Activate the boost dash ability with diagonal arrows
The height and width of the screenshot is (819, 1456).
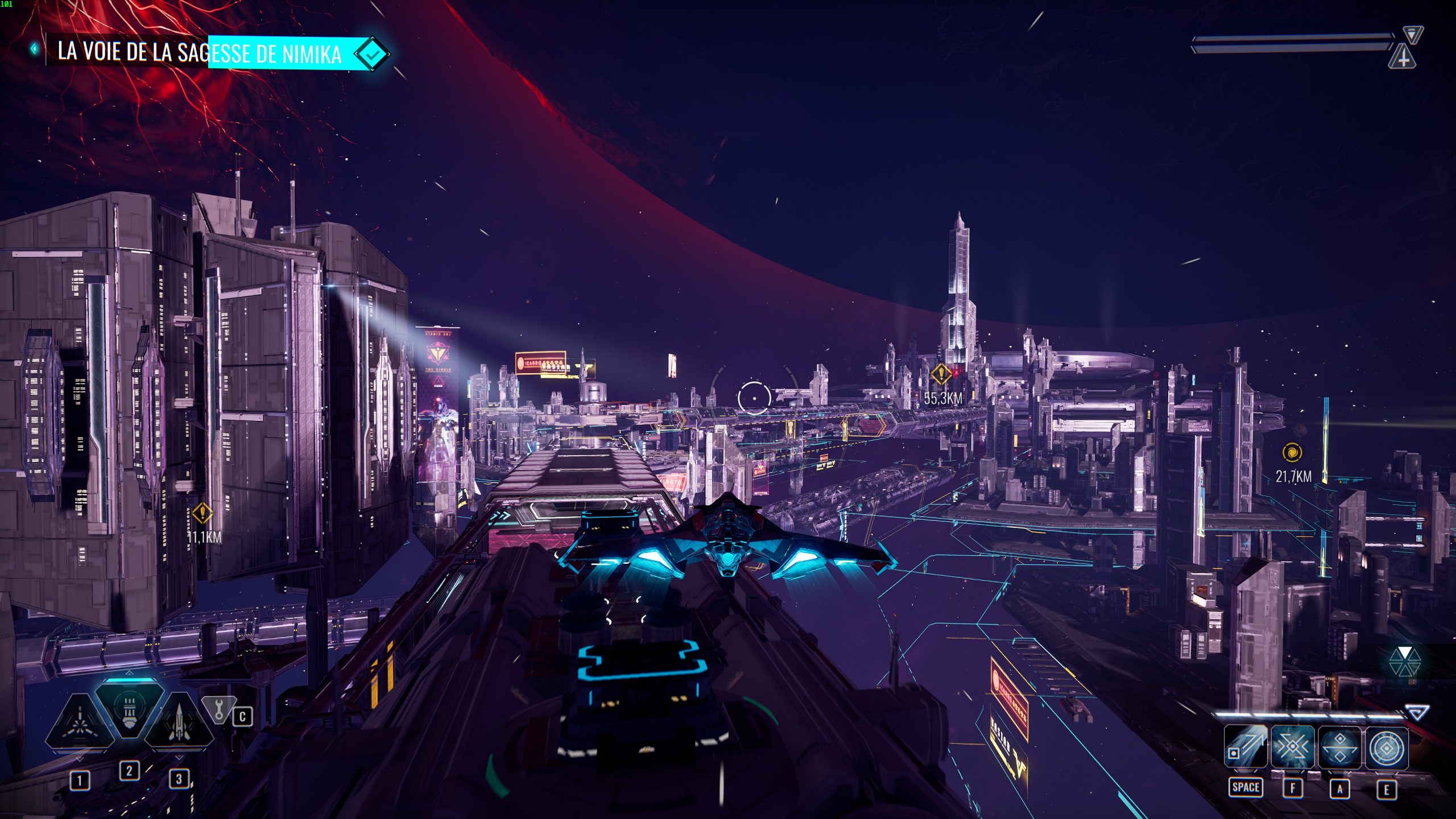pyautogui.click(x=1246, y=747)
